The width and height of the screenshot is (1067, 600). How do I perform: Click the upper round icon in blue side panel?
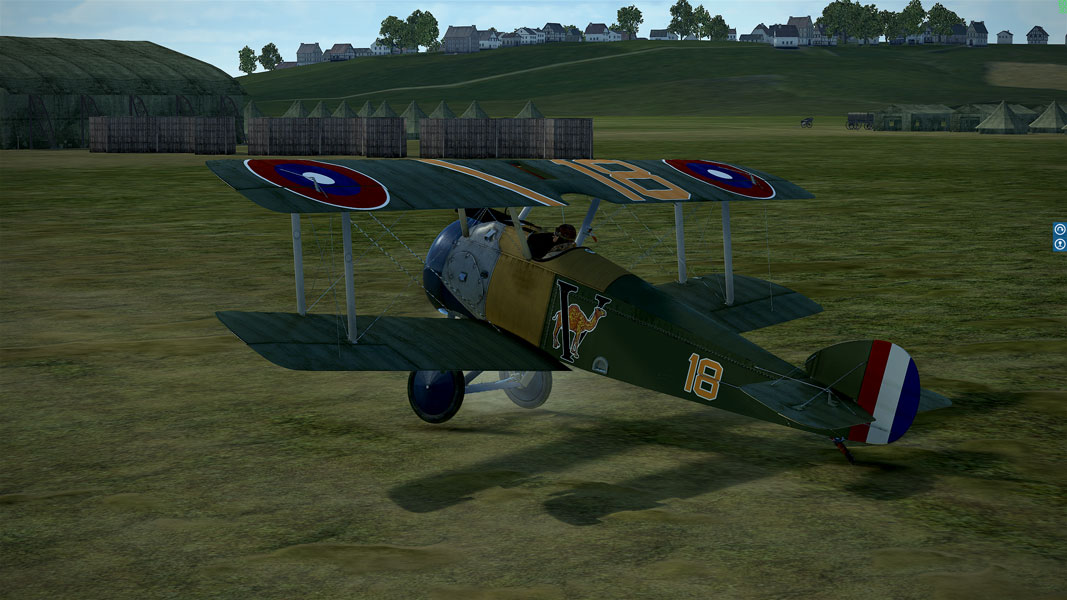(x=1060, y=229)
